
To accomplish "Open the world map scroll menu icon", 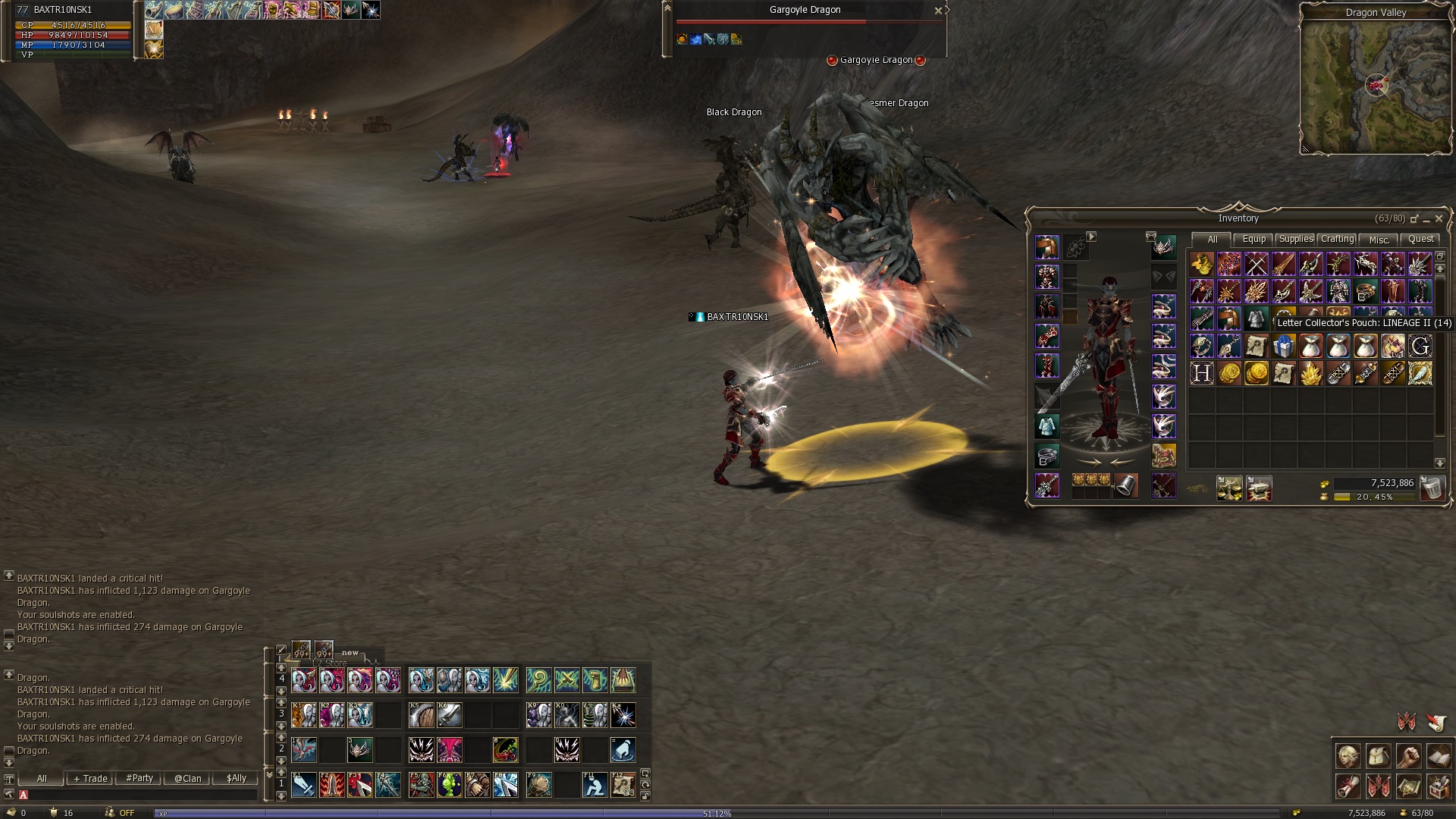I will click(1408, 786).
